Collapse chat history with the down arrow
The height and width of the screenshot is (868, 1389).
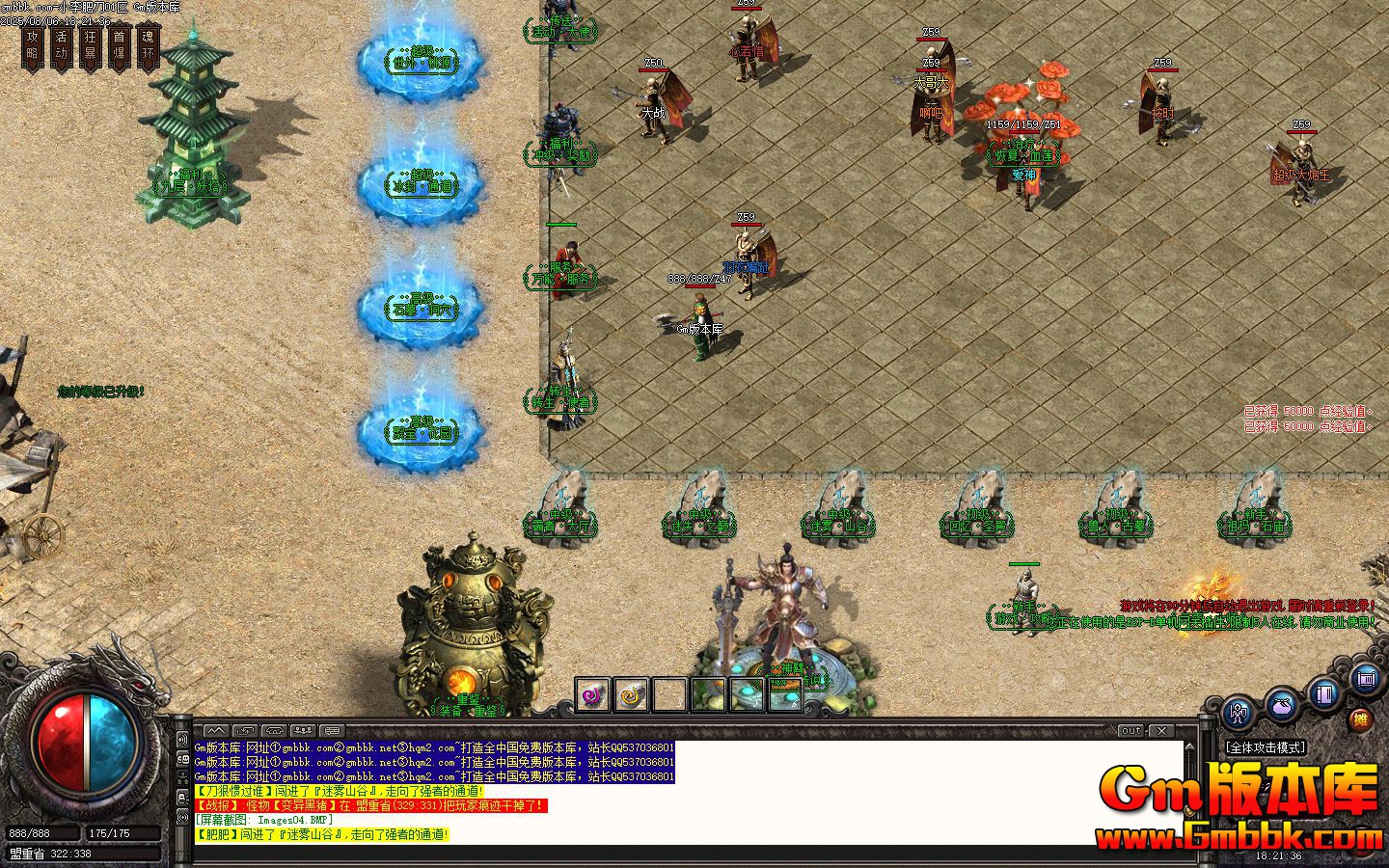click(x=274, y=731)
